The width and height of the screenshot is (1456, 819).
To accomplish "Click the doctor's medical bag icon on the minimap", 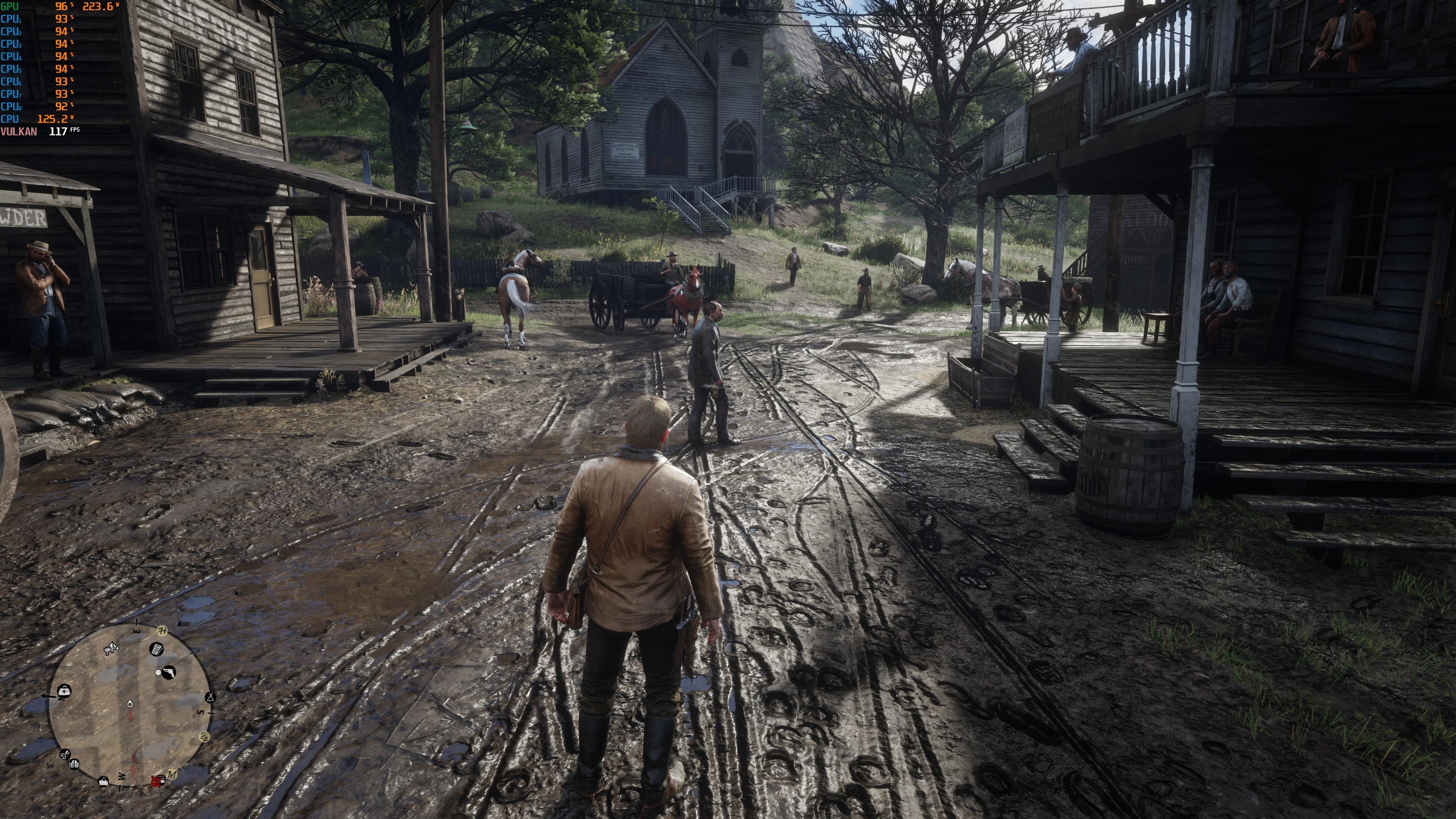I will coord(64,690).
